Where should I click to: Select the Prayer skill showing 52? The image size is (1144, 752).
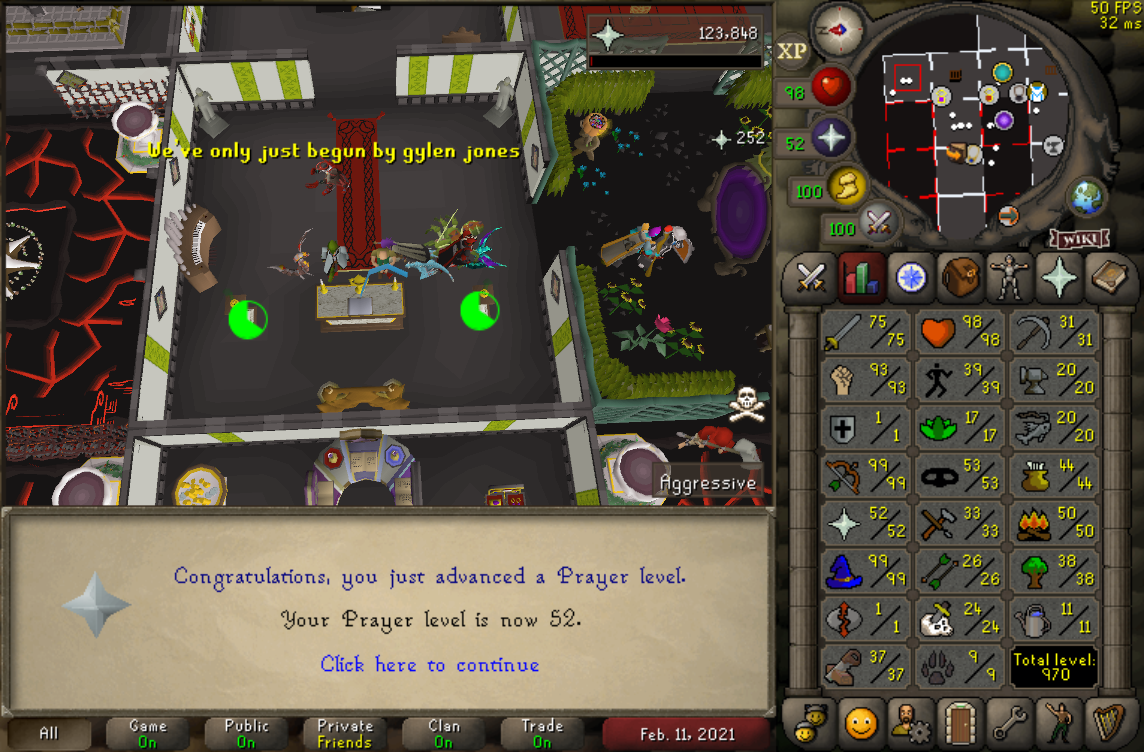[863, 523]
